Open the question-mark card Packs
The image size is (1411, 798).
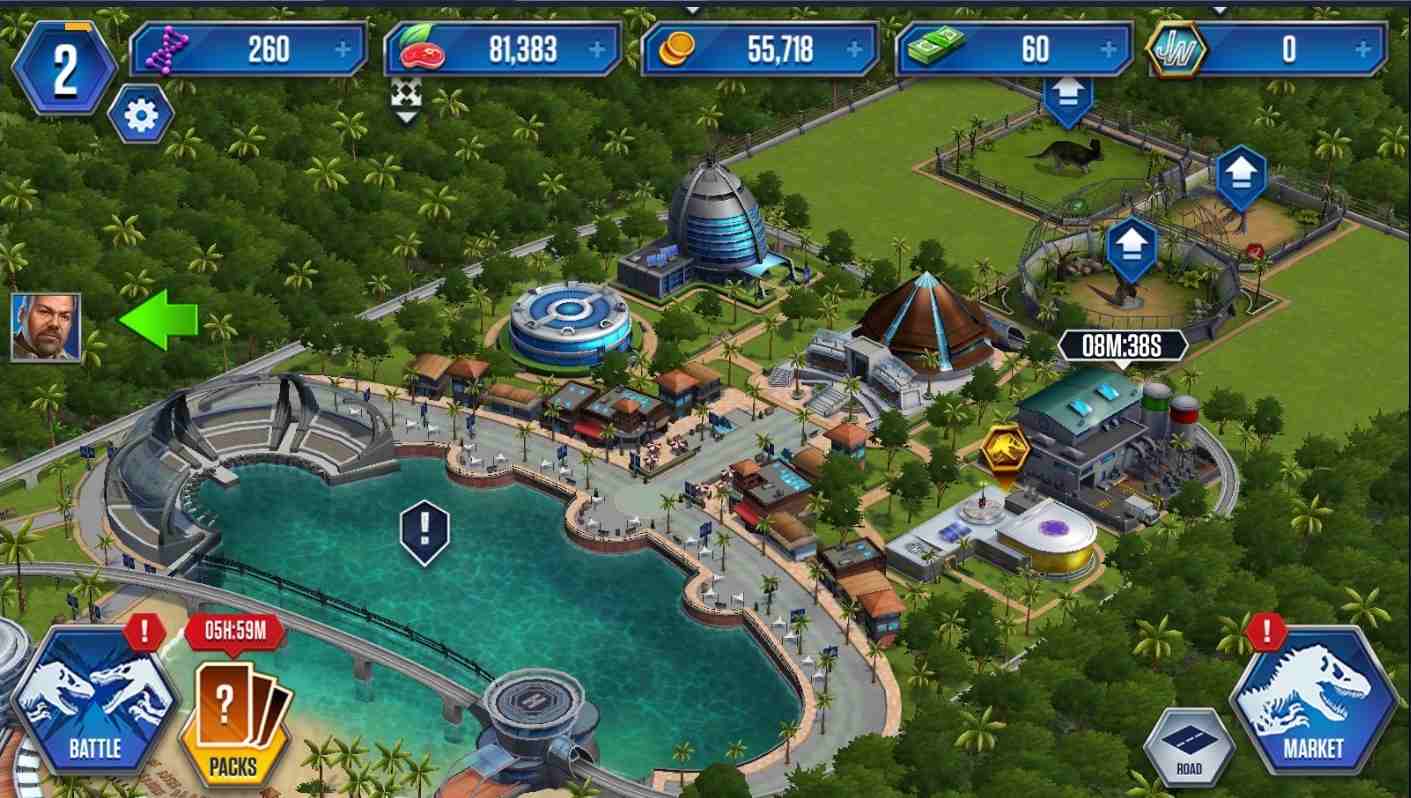231,725
